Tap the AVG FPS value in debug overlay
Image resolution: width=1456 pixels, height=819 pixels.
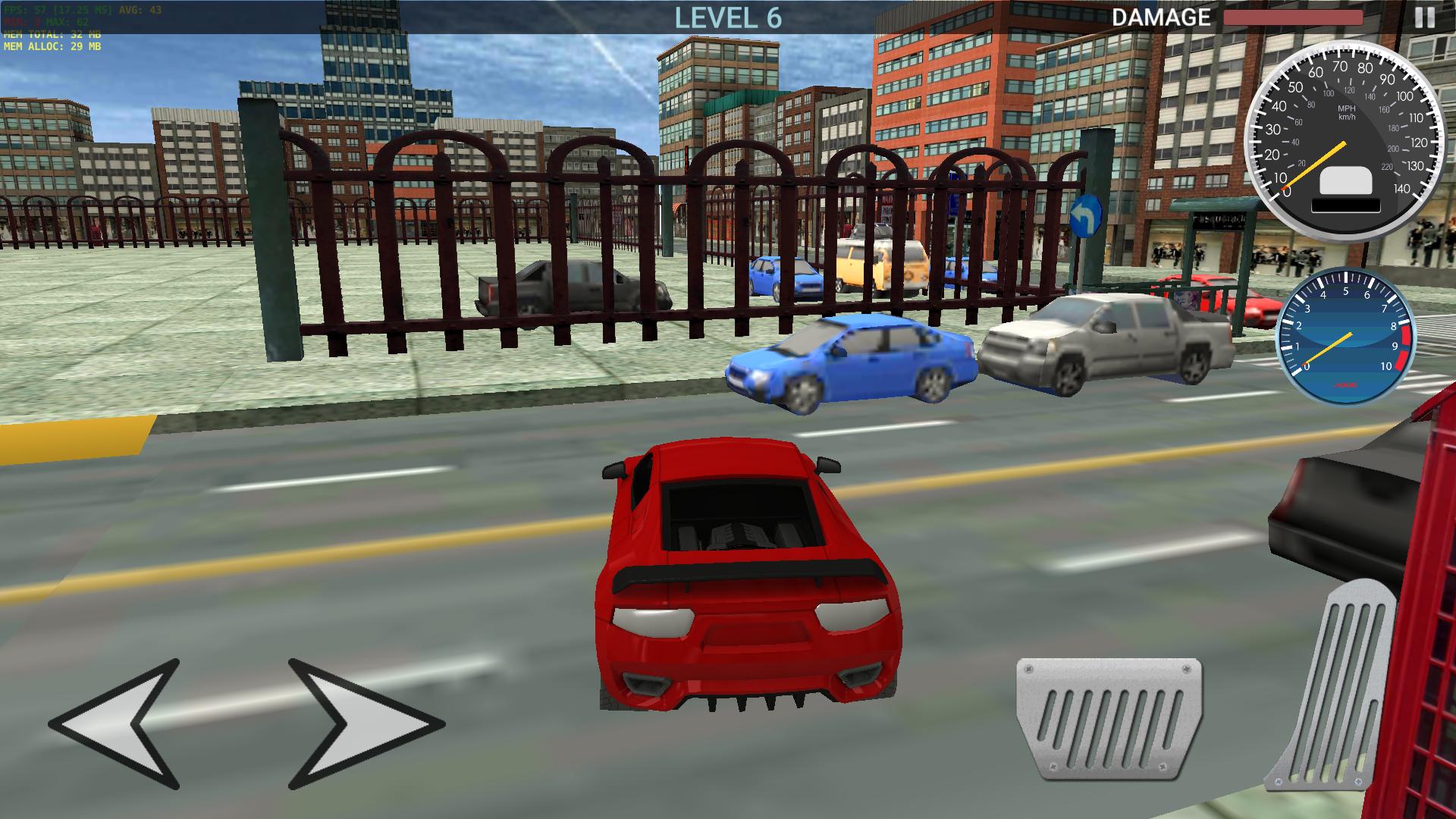(152, 11)
